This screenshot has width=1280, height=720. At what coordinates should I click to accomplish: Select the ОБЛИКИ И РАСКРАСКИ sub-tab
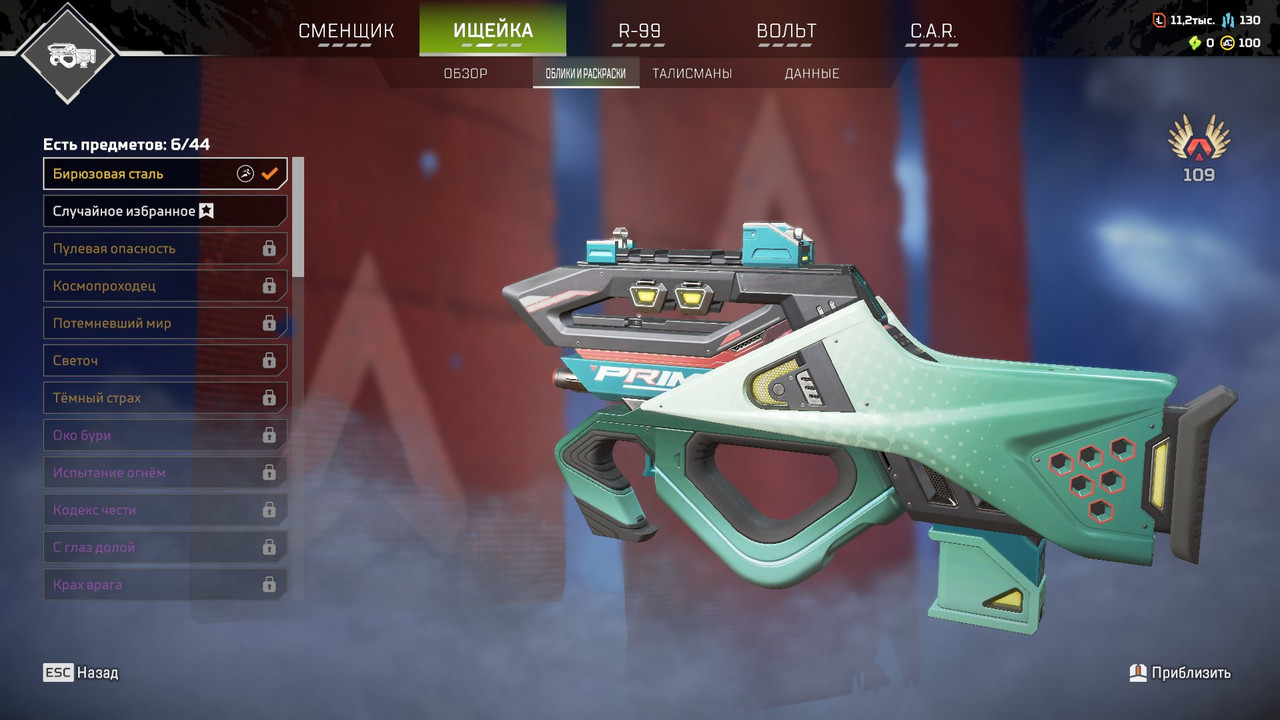tap(586, 73)
